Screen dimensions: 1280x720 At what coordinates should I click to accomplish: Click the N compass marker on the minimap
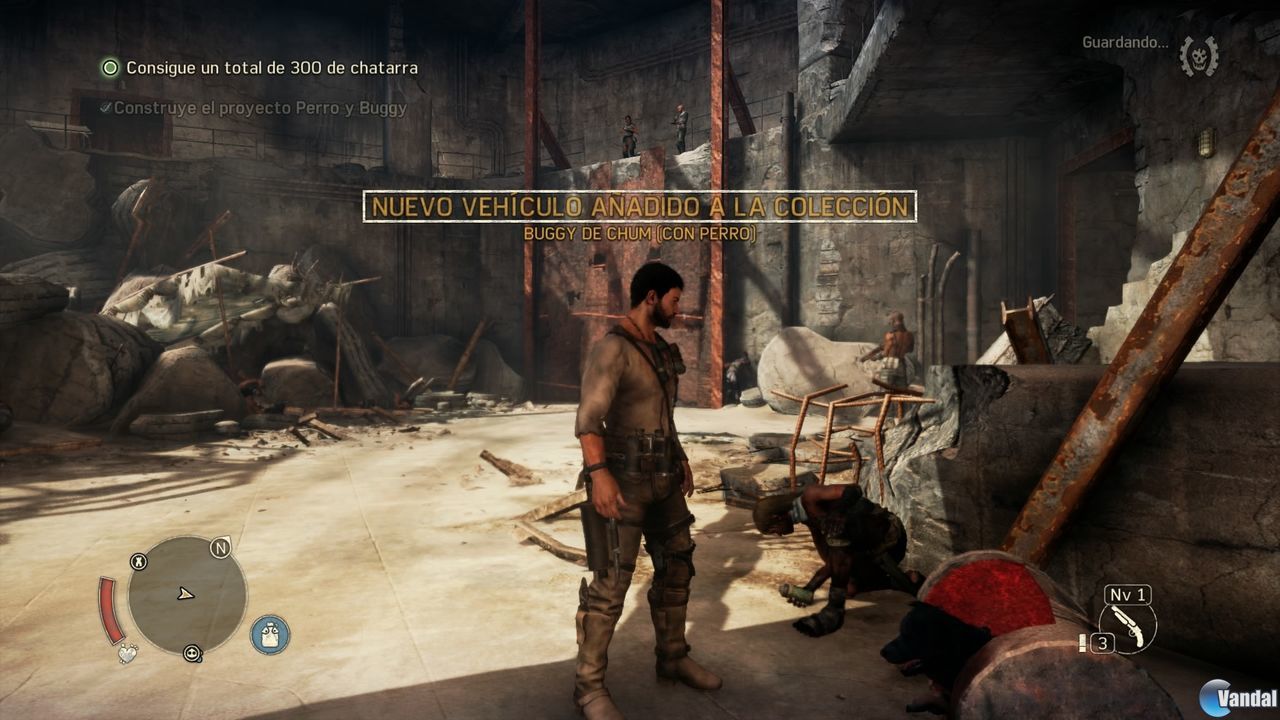[220, 547]
